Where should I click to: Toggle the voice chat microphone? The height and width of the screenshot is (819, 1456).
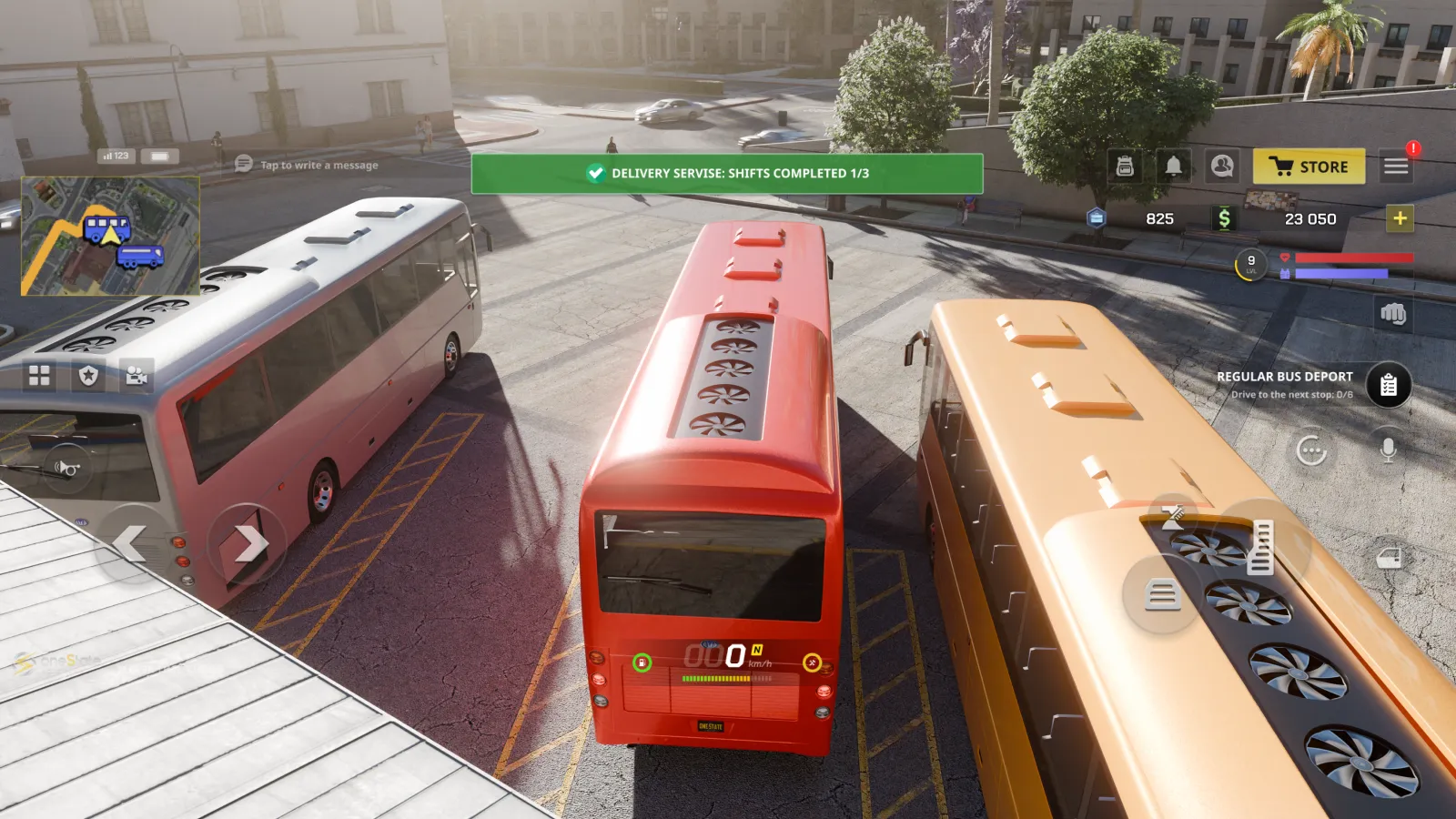coord(1388,450)
